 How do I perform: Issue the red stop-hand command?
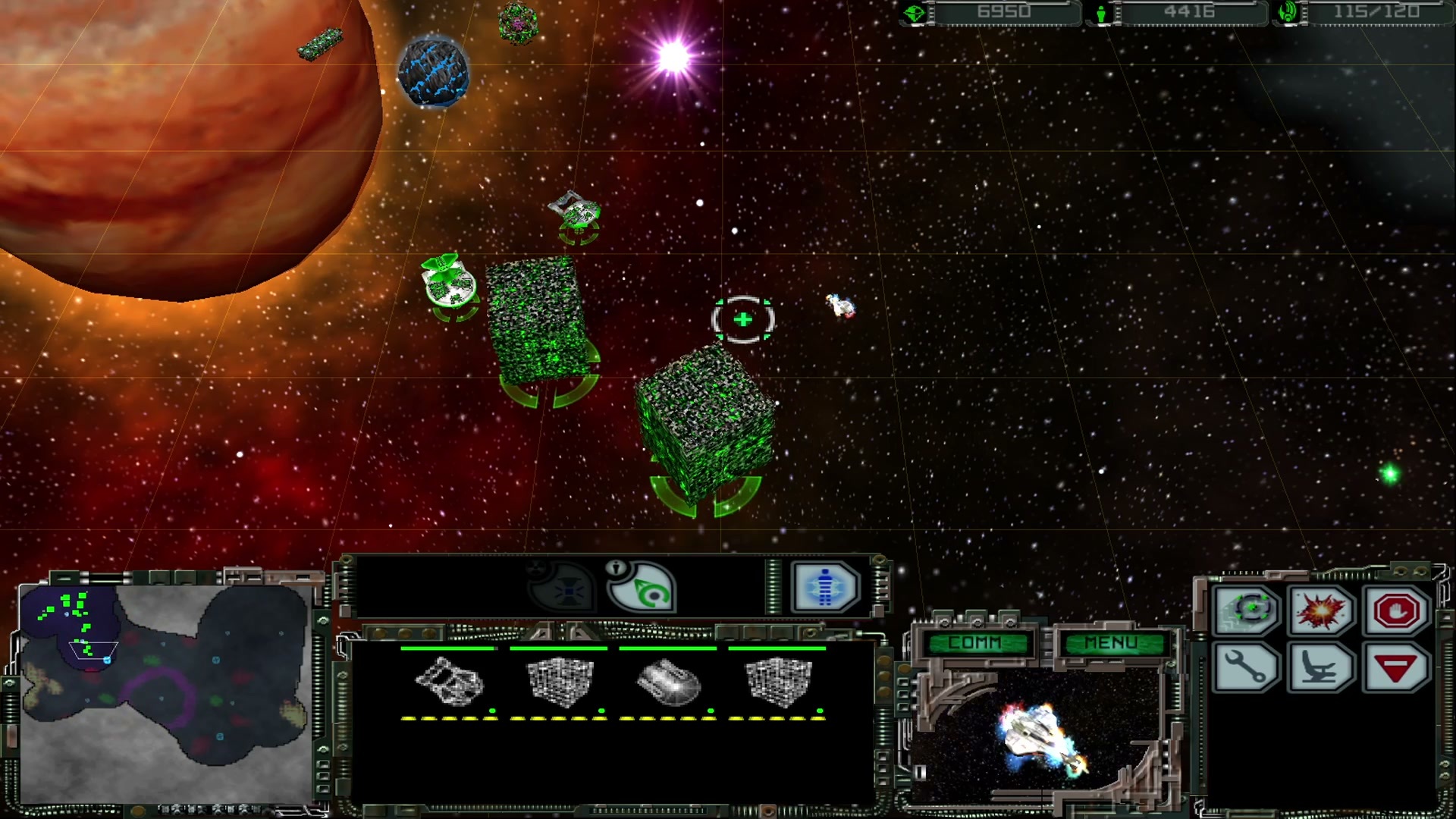[x=1396, y=610]
